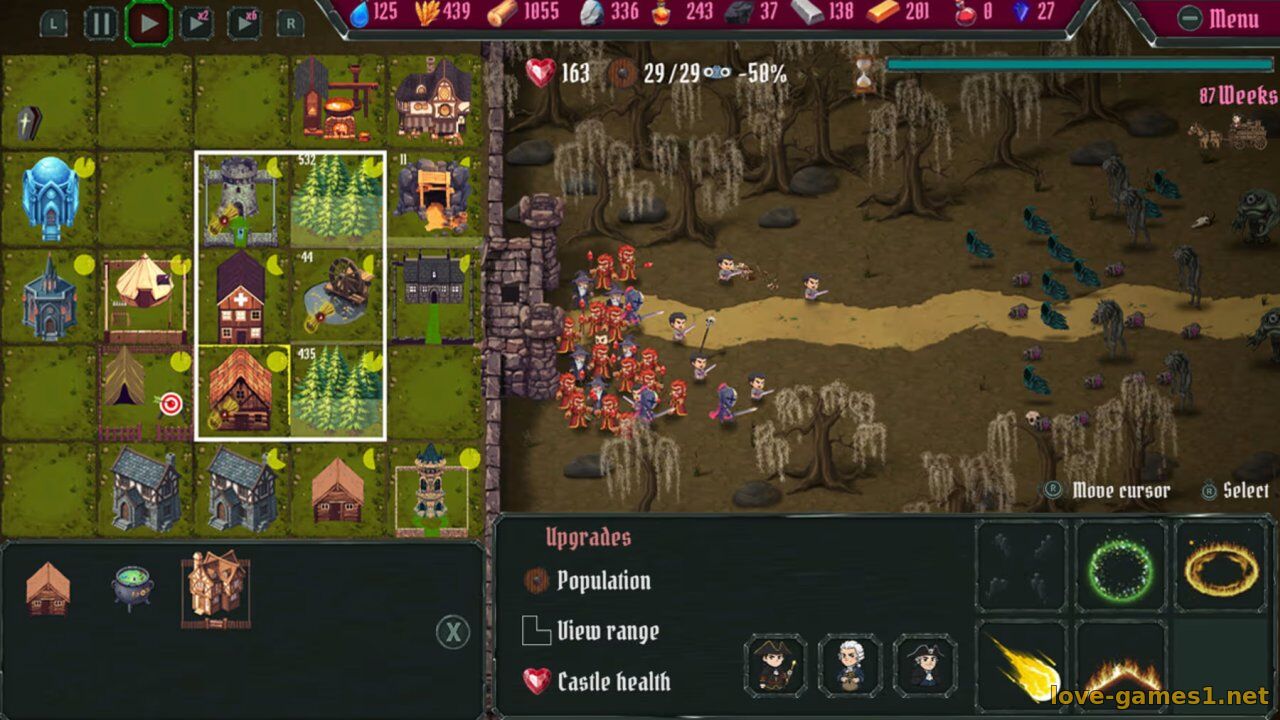Pick the green cauldron build option
Screen dimensions: 1280x720
point(131,587)
